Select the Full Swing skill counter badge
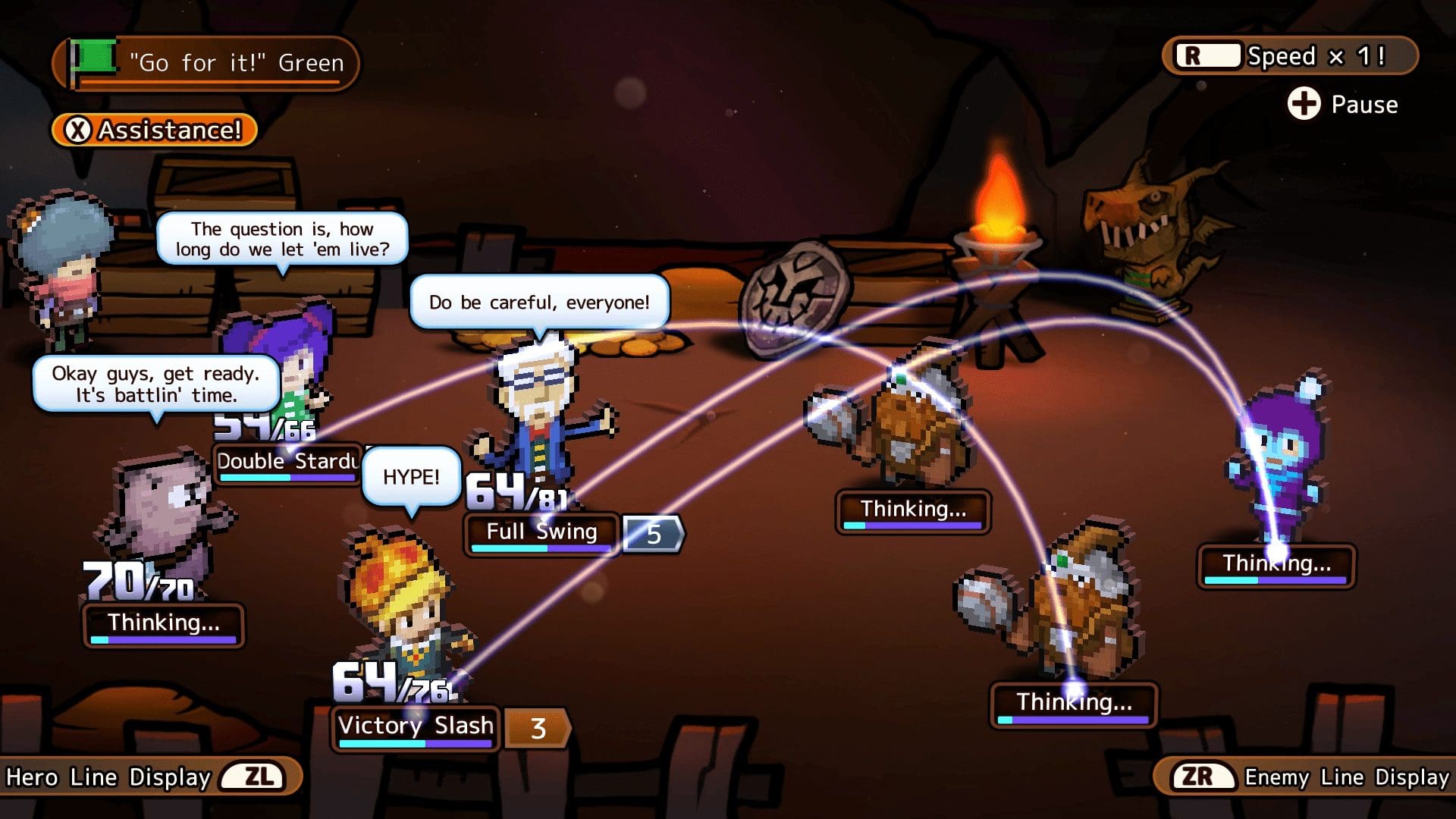This screenshot has width=1456, height=819. pyautogui.click(x=651, y=535)
